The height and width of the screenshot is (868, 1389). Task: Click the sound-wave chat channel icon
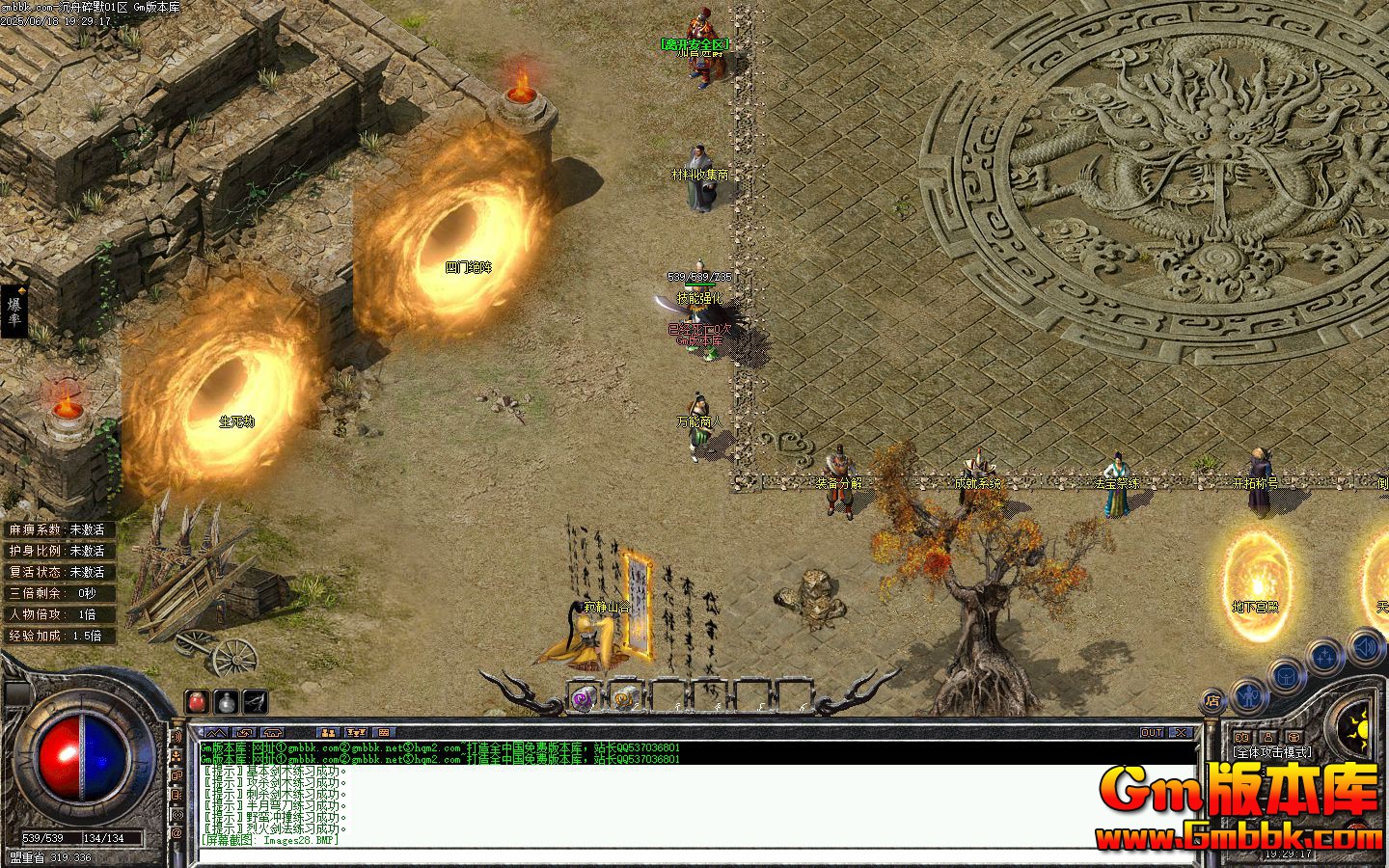[177, 736]
